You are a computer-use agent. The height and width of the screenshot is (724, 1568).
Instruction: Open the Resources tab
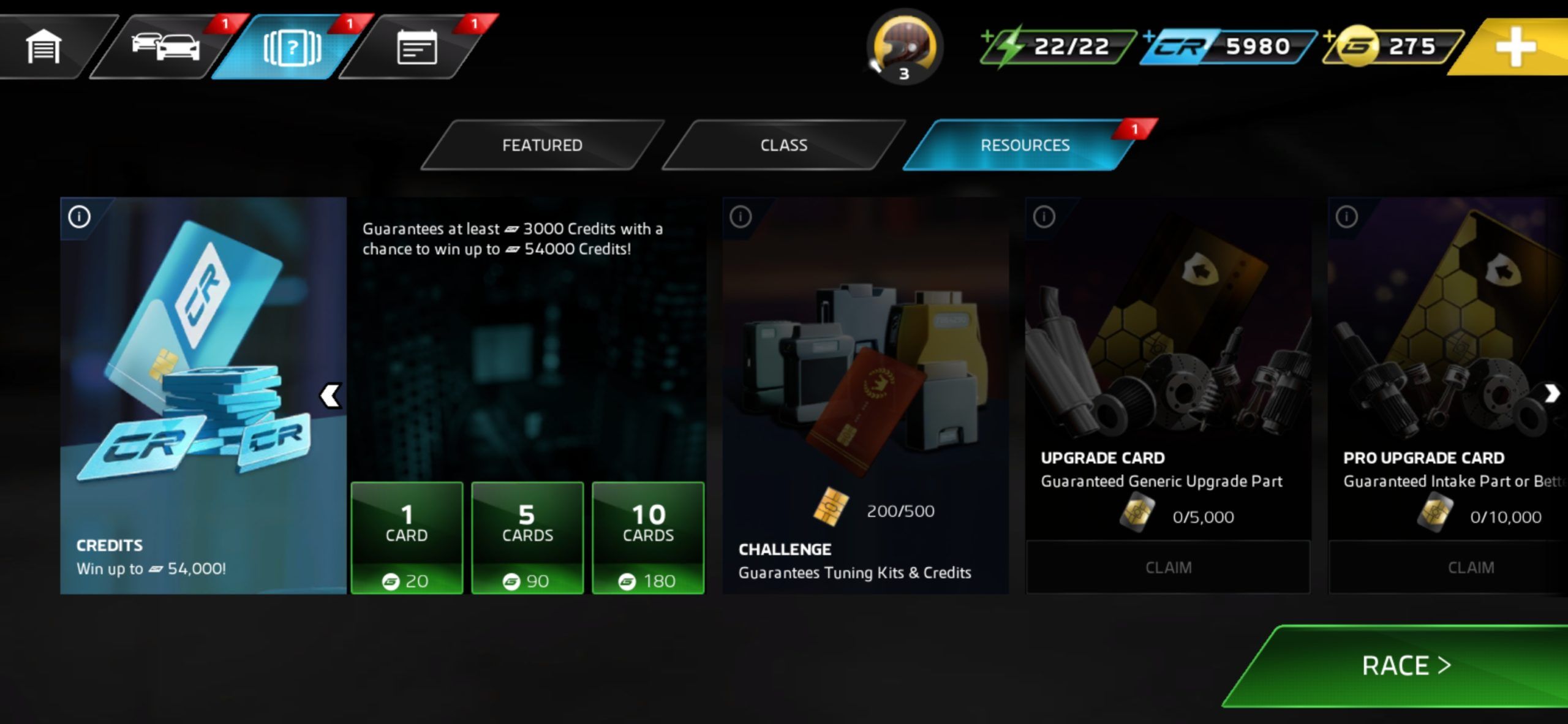tap(1026, 145)
